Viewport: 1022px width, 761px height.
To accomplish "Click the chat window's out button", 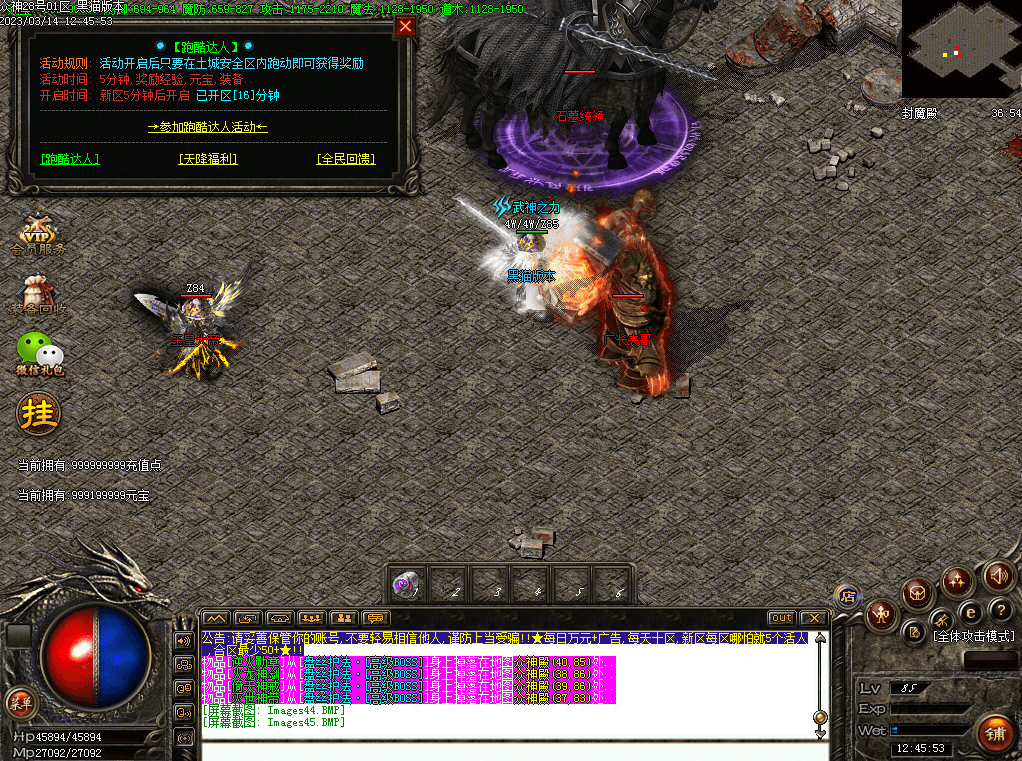I will [x=781, y=618].
